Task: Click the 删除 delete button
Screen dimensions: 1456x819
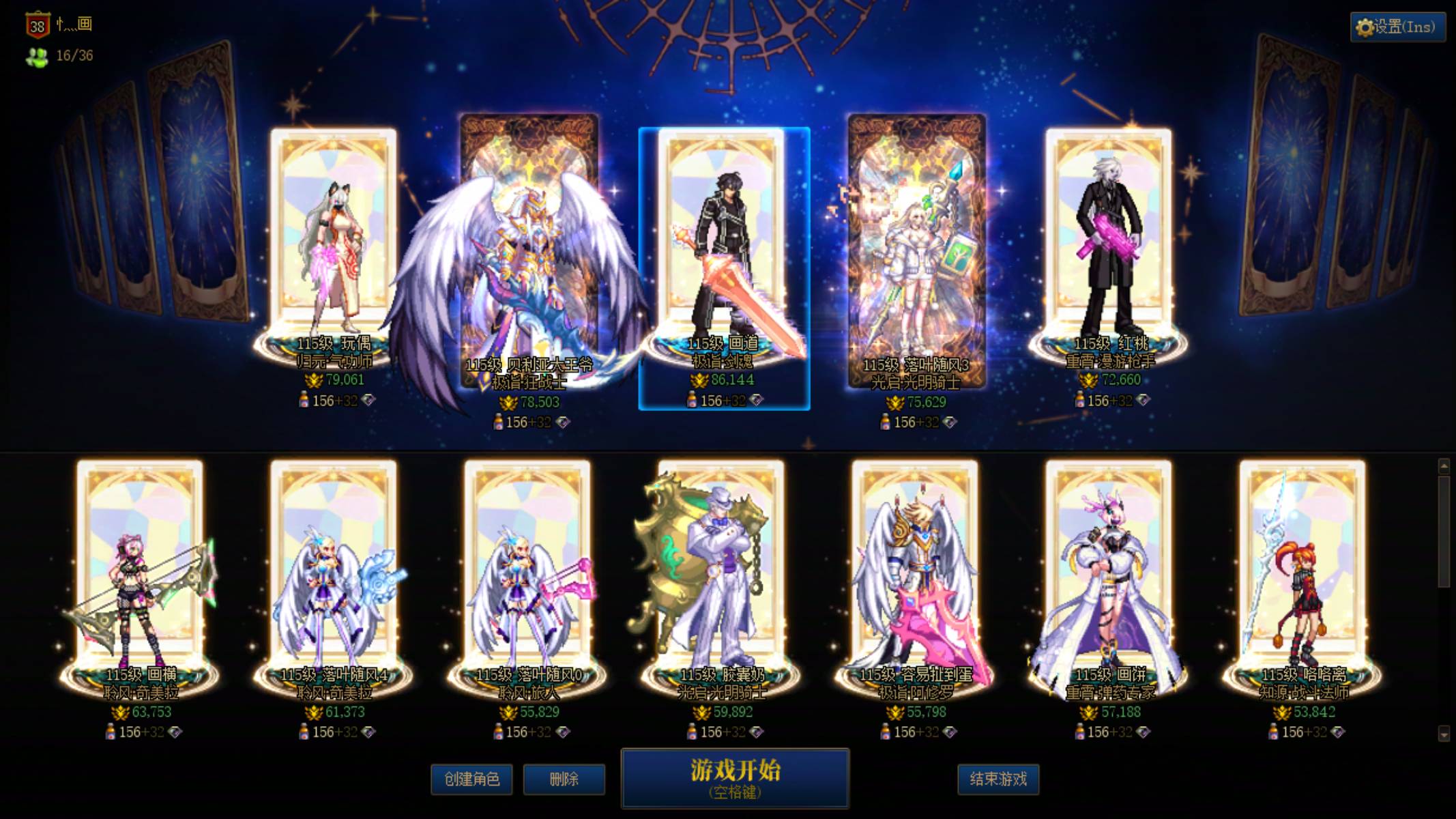Action: pos(565,779)
